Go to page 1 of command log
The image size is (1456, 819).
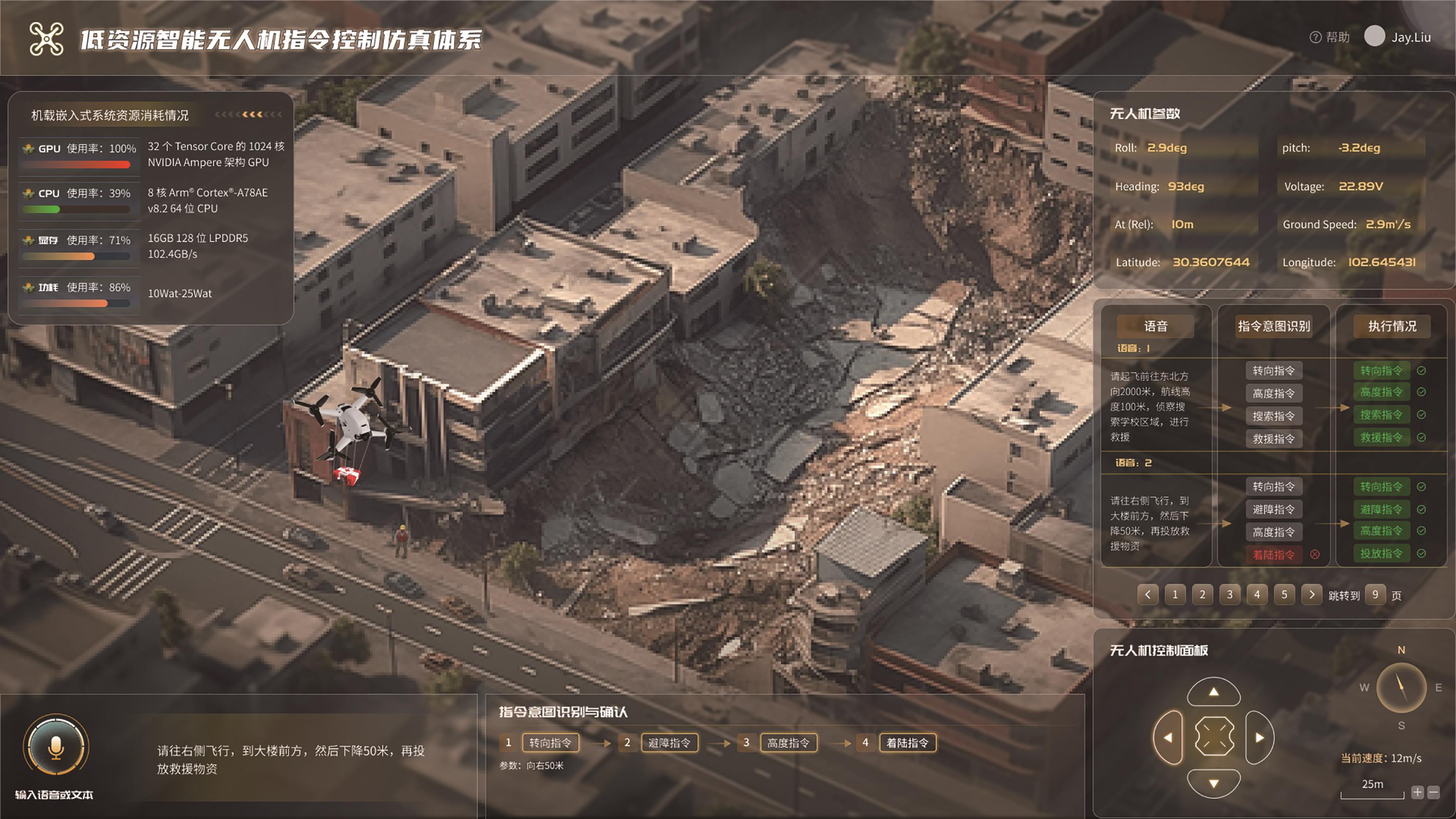(1175, 594)
